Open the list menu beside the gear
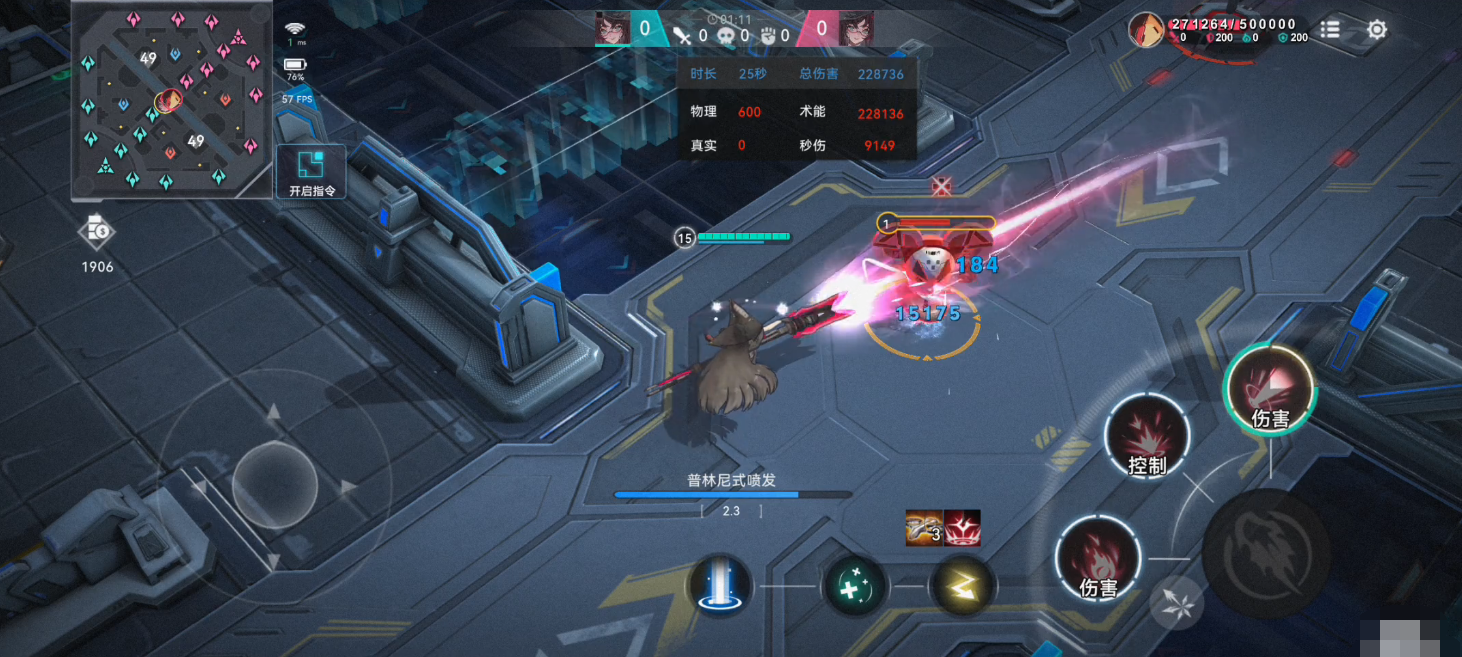Viewport: 1462px width, 657px height. [1329, 30]
